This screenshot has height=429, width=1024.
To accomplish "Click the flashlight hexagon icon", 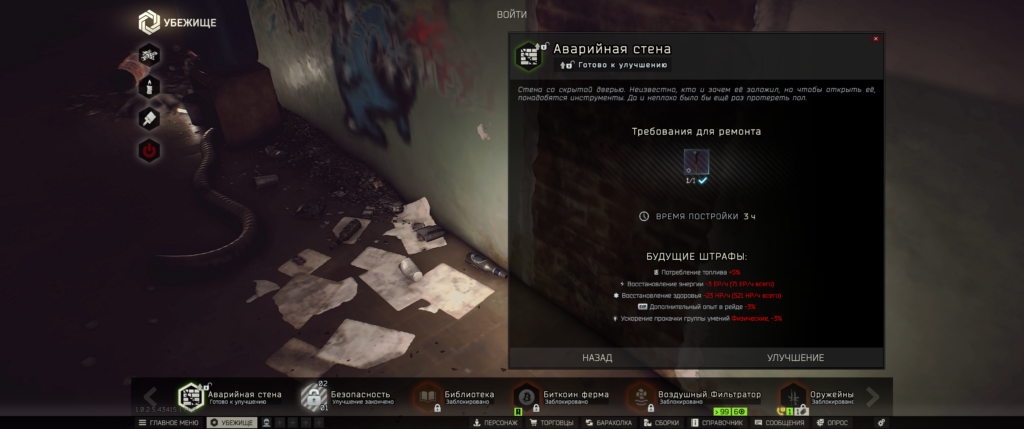I will tap(149, 119).
